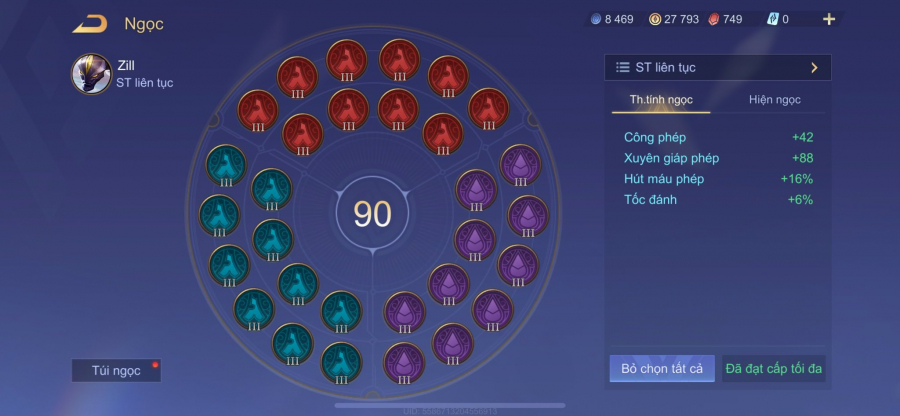
Task: Click the Đã đạt cấp tối đa button
Action: point(773,369)
